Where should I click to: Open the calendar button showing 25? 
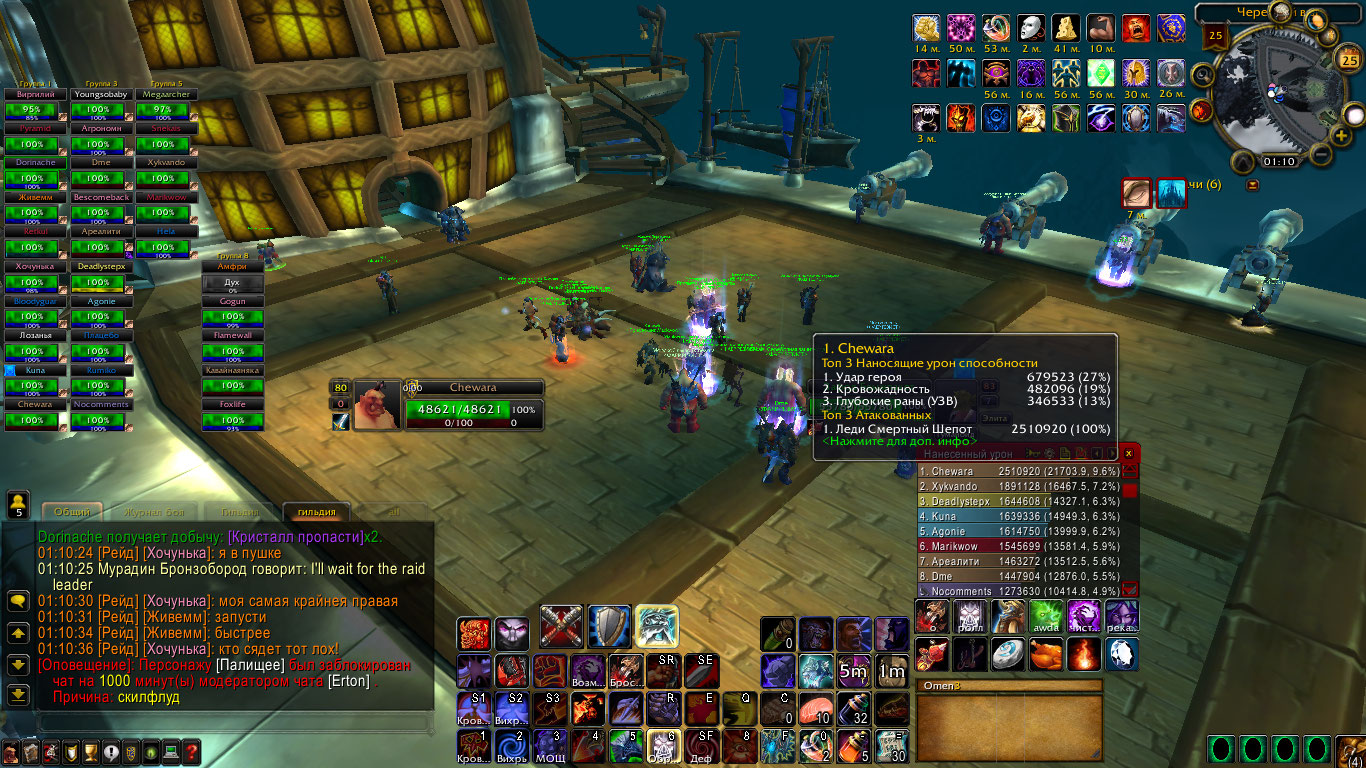[1347, 58]
